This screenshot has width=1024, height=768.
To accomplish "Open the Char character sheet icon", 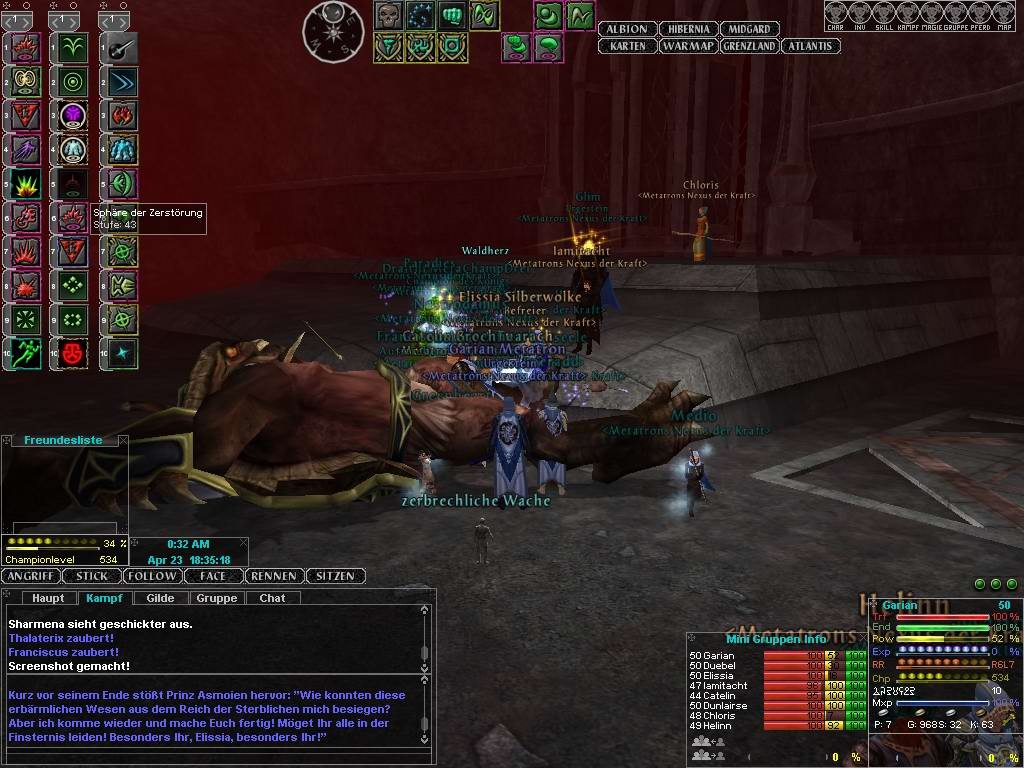I will 836,15.
